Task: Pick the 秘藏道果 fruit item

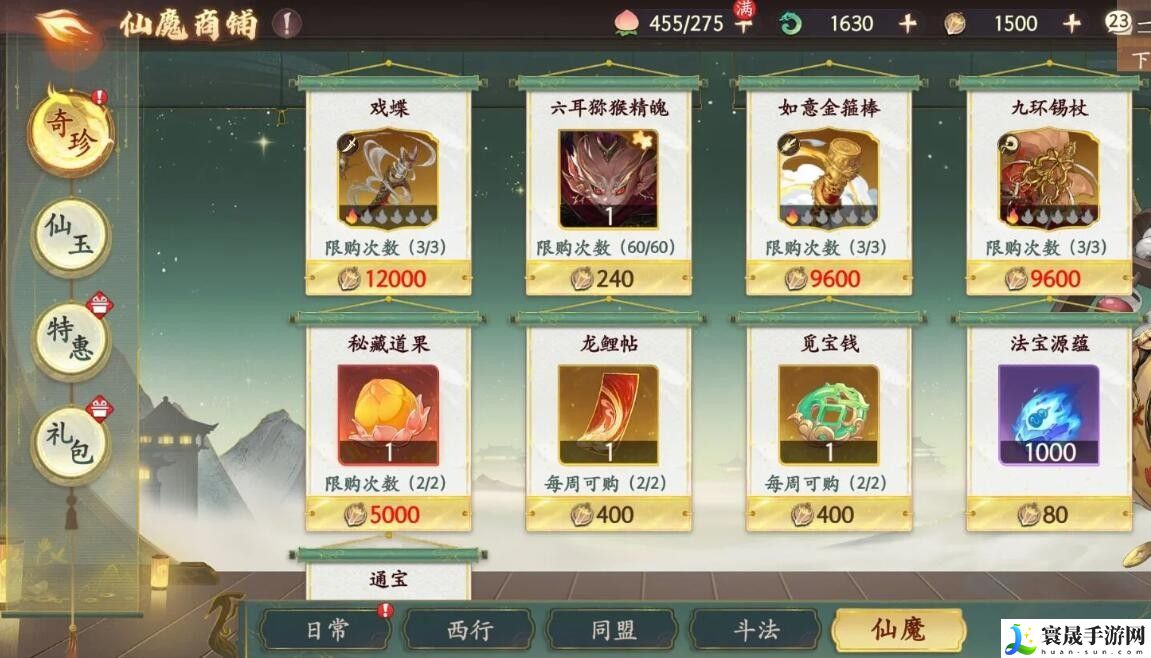Action: click(x=388, y=414)
